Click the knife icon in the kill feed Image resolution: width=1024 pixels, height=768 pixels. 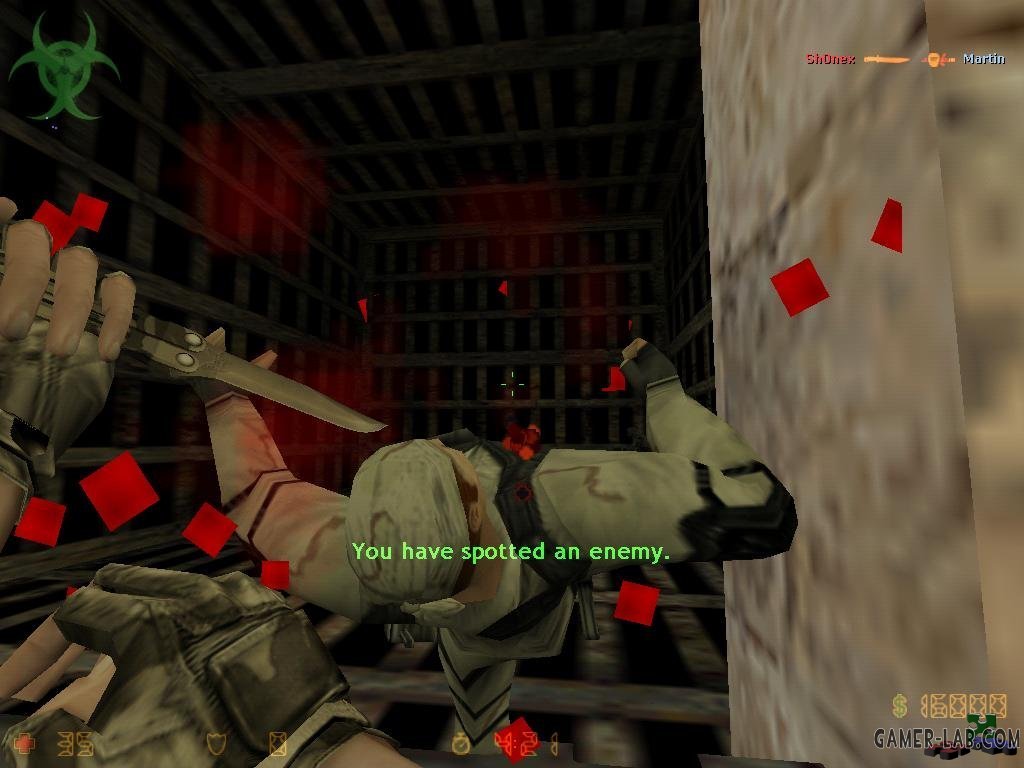pos(887,60)
